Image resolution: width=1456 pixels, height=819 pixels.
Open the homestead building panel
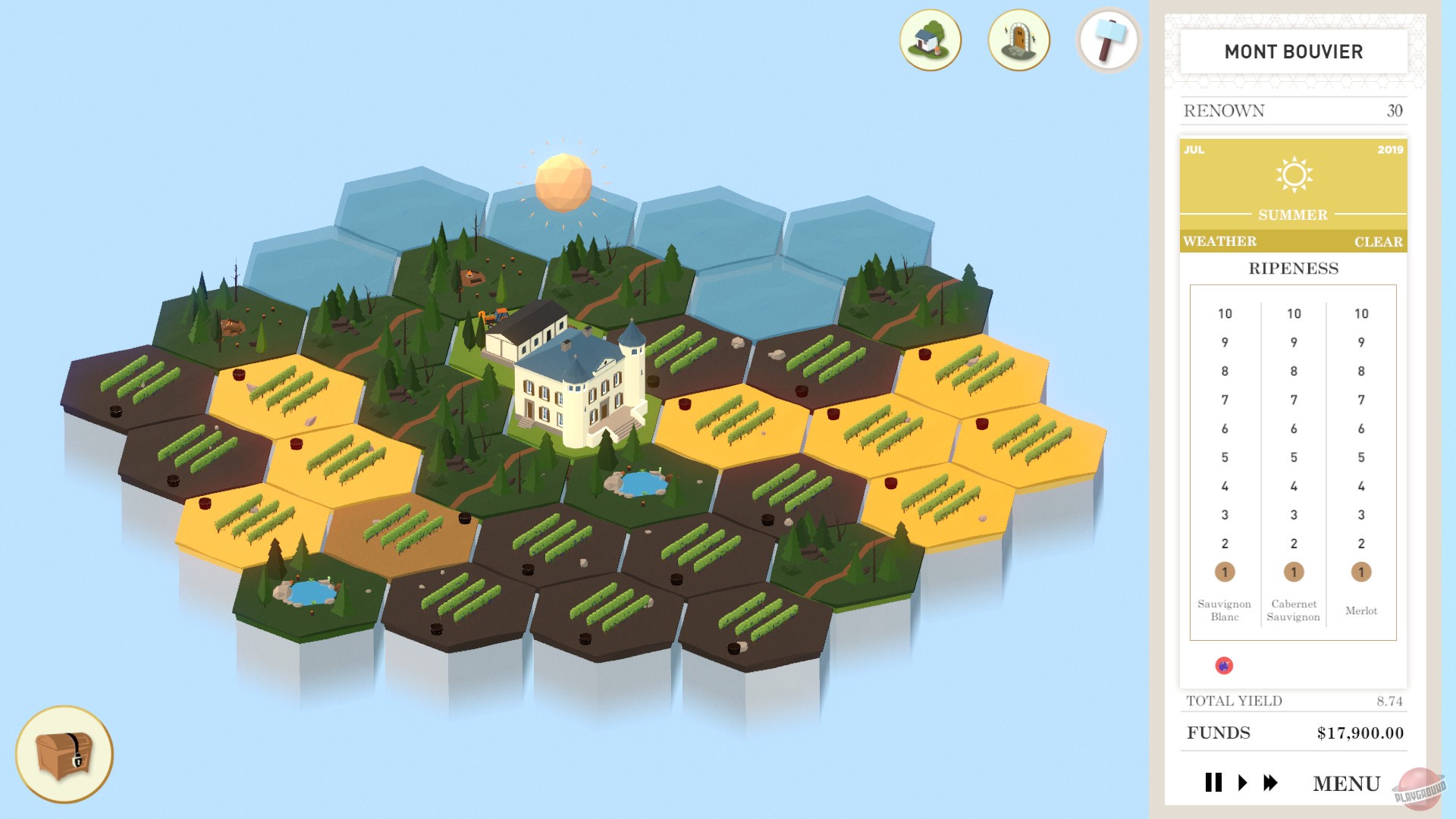pyautogui.click(x=930, y=42)
